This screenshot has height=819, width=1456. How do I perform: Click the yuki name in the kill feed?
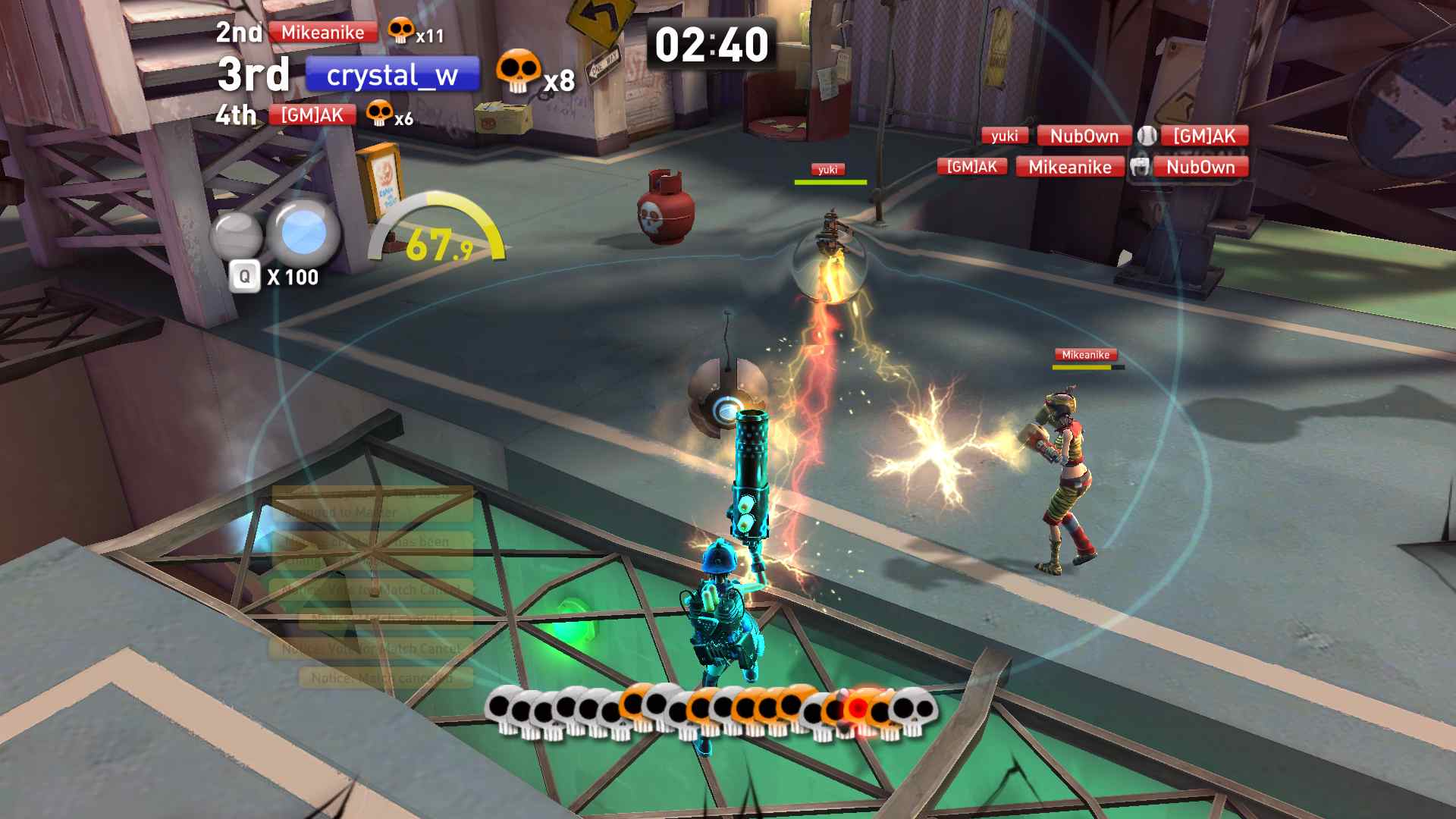(x=1004, y=136)
